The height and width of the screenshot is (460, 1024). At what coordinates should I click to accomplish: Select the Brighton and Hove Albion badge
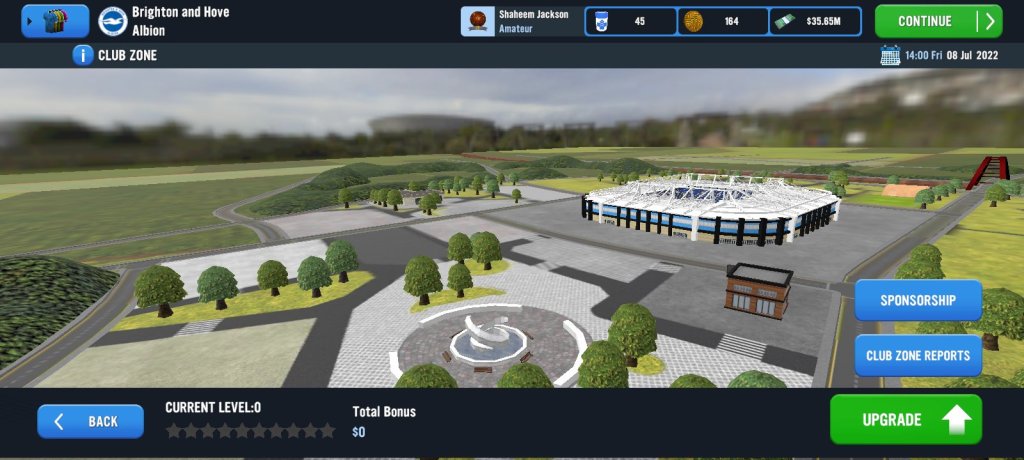[x=112, y=21]
